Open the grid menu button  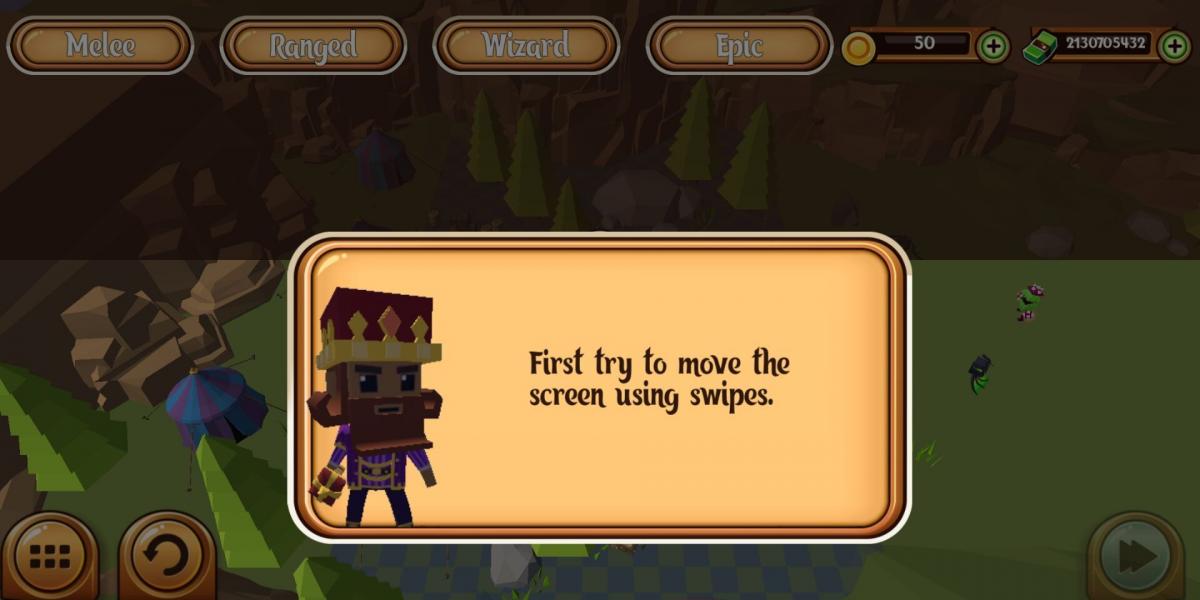tap(50, 557)
